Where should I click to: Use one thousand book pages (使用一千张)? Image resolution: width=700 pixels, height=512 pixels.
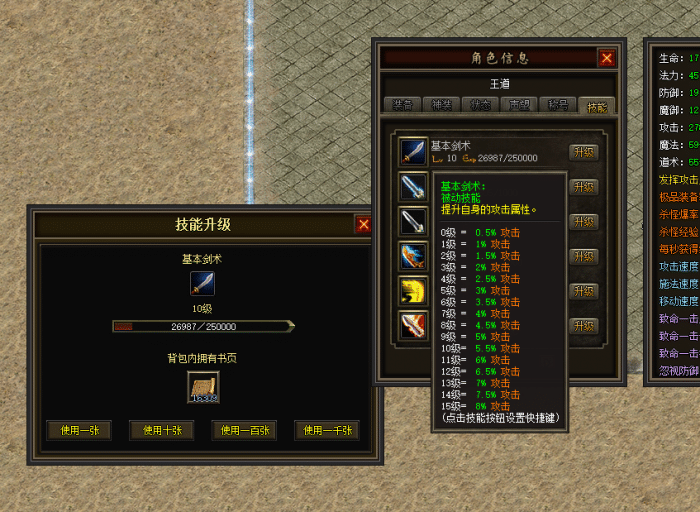click(x=326, y=430)
